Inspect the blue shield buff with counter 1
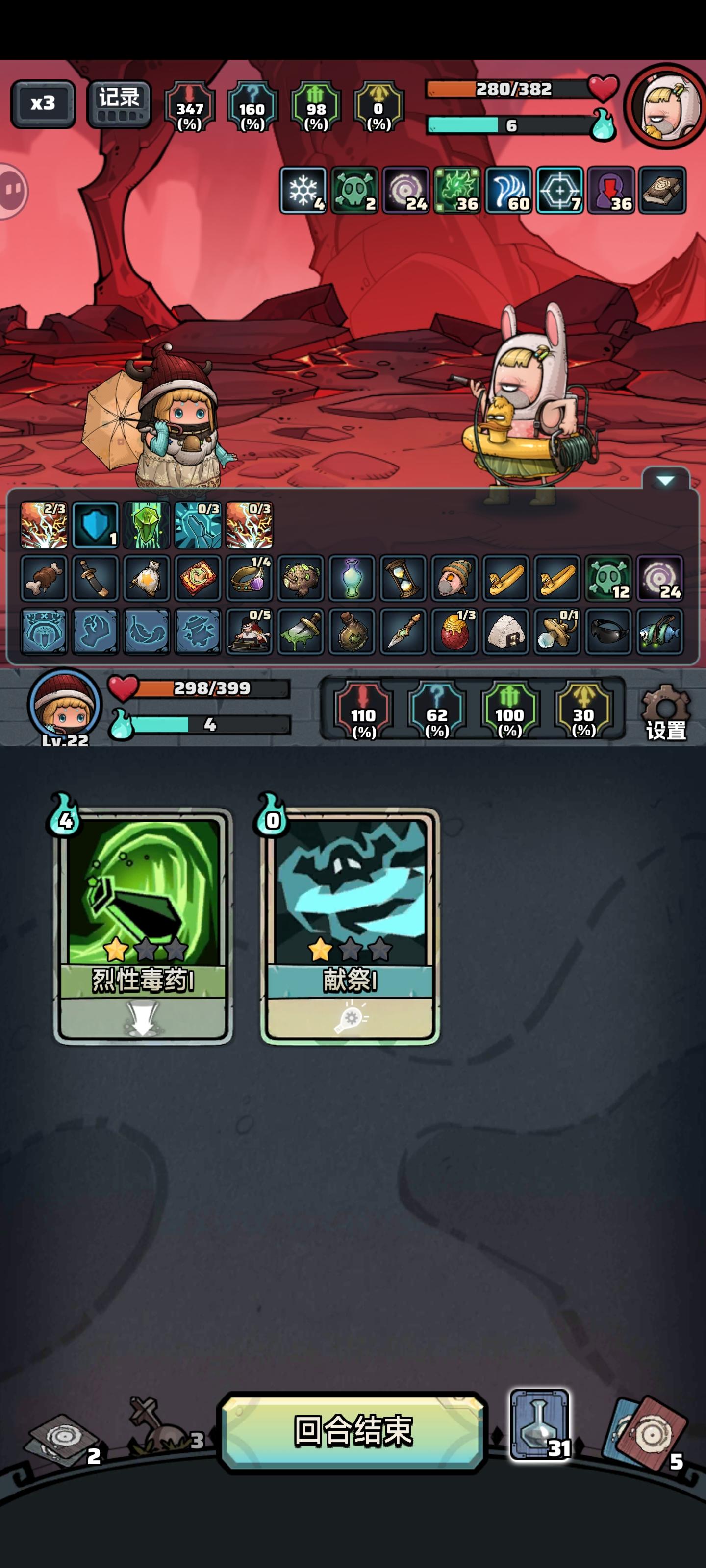 pos(95,525)
